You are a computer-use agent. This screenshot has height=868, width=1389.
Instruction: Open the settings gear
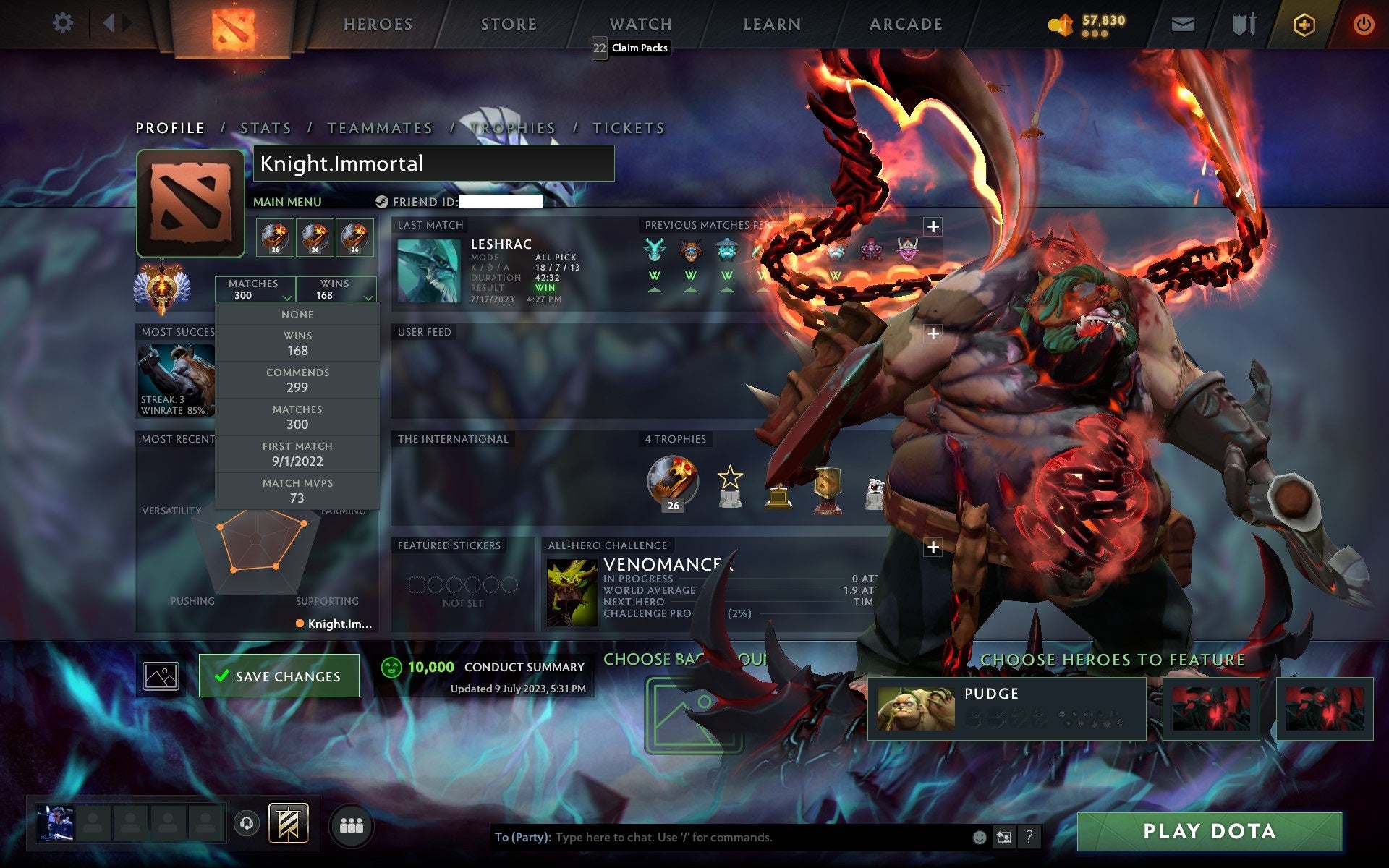tap(64, 22)
